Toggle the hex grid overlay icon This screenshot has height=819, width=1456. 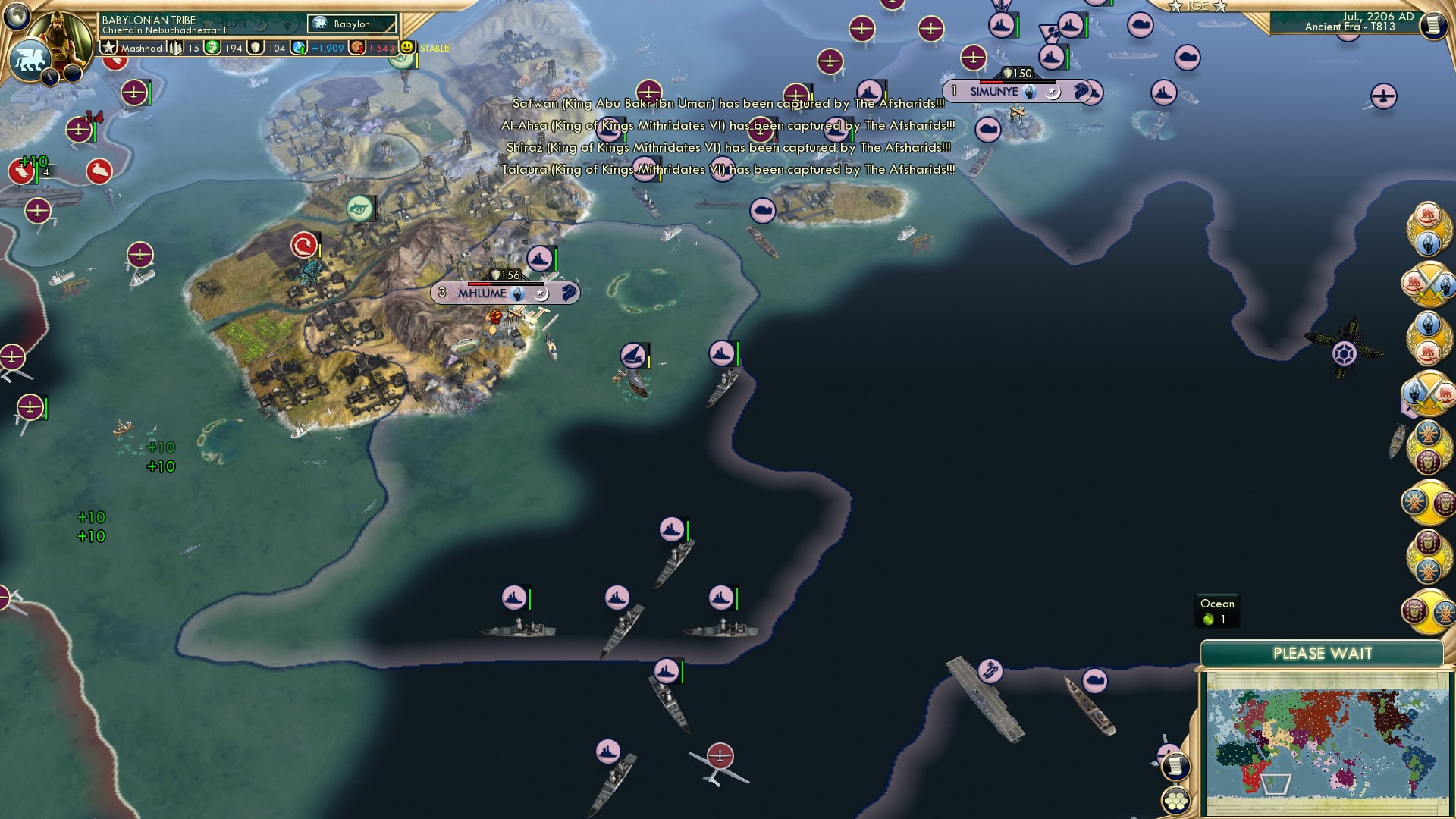pos(1175,802)
